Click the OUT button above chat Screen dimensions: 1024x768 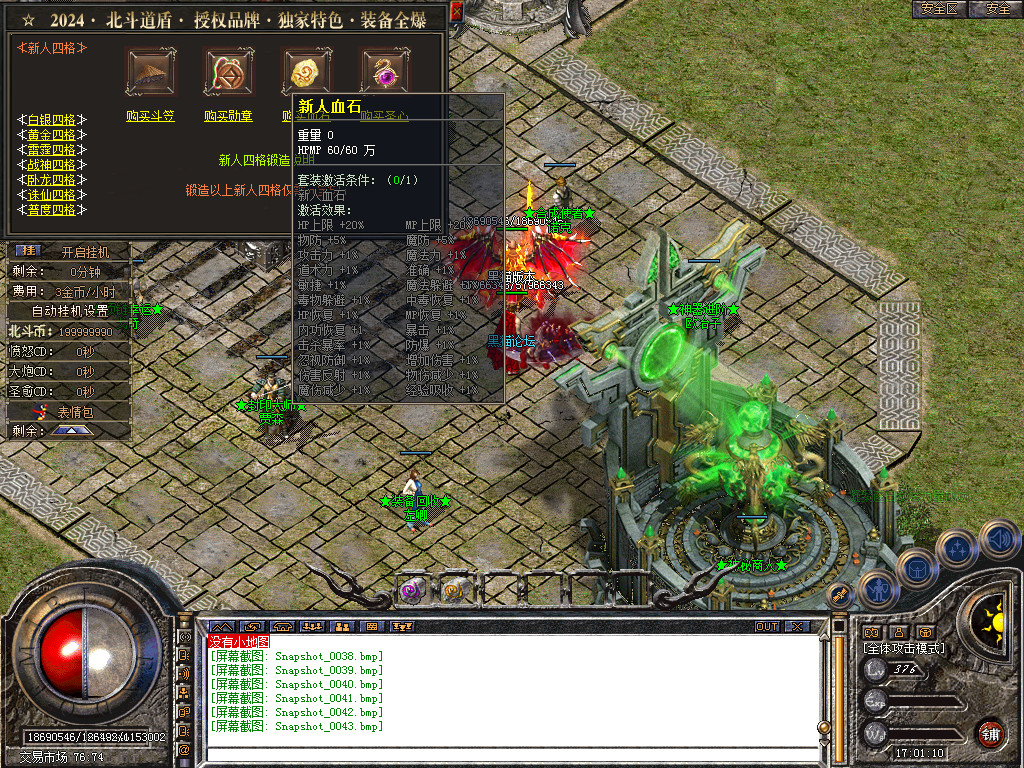[766, 627]
